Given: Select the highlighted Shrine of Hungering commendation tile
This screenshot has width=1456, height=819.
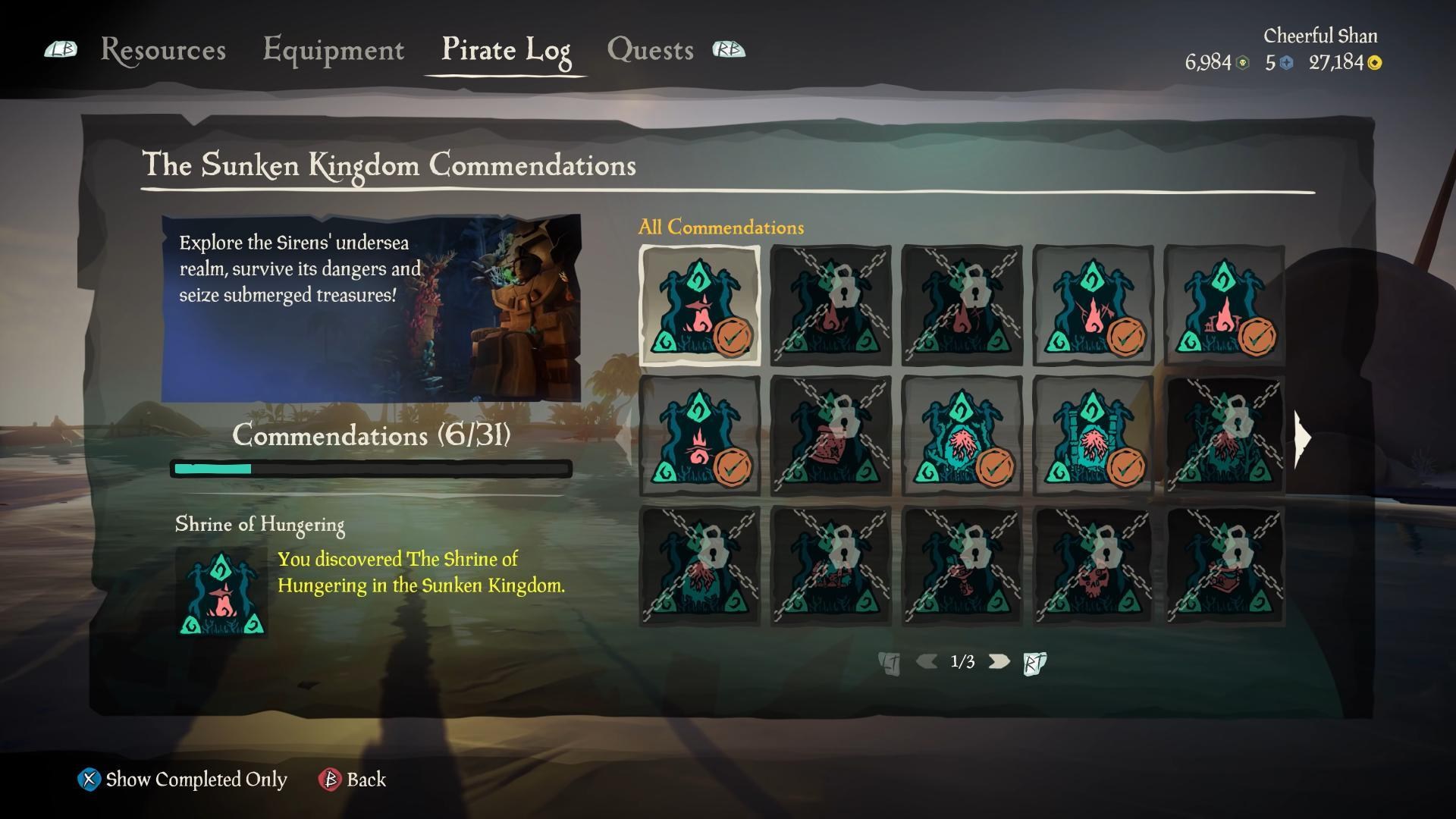Looking at the screenshot, I should [699, 305].
